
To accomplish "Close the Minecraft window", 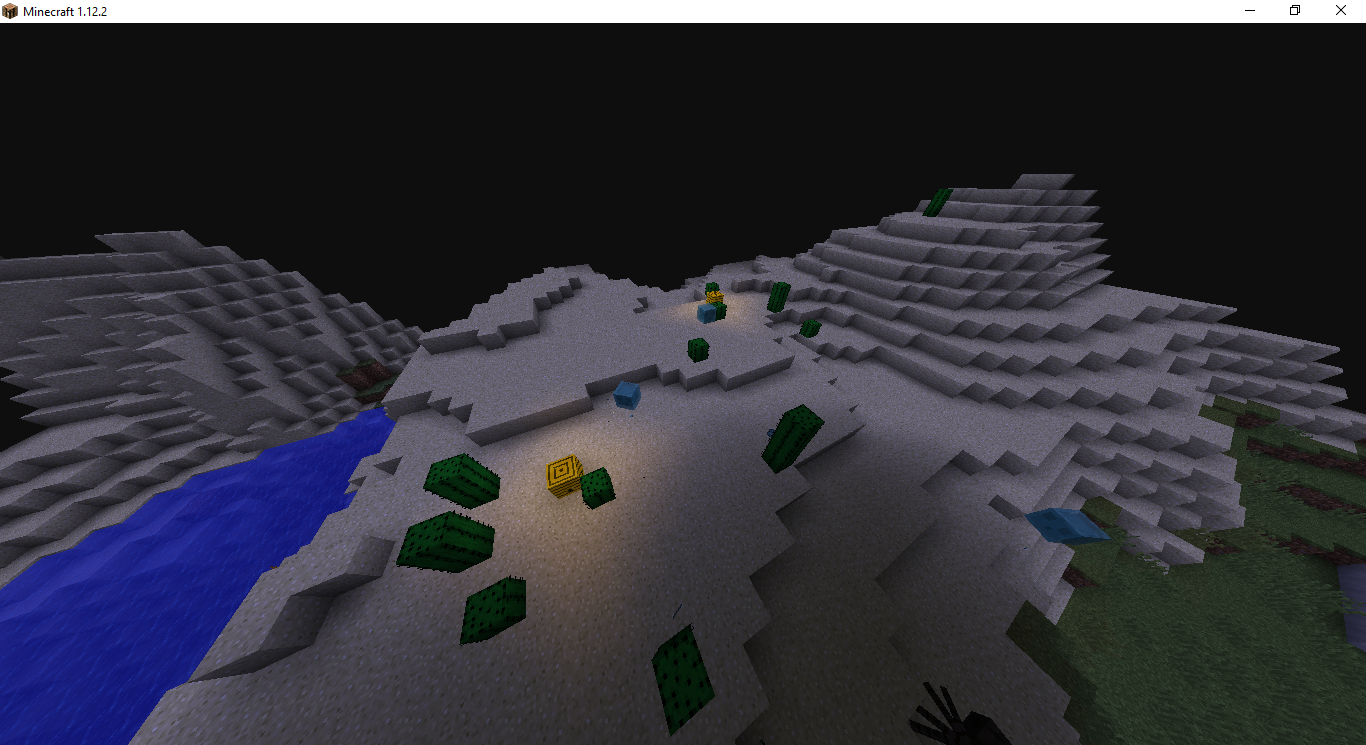I will coord(1340,10).
